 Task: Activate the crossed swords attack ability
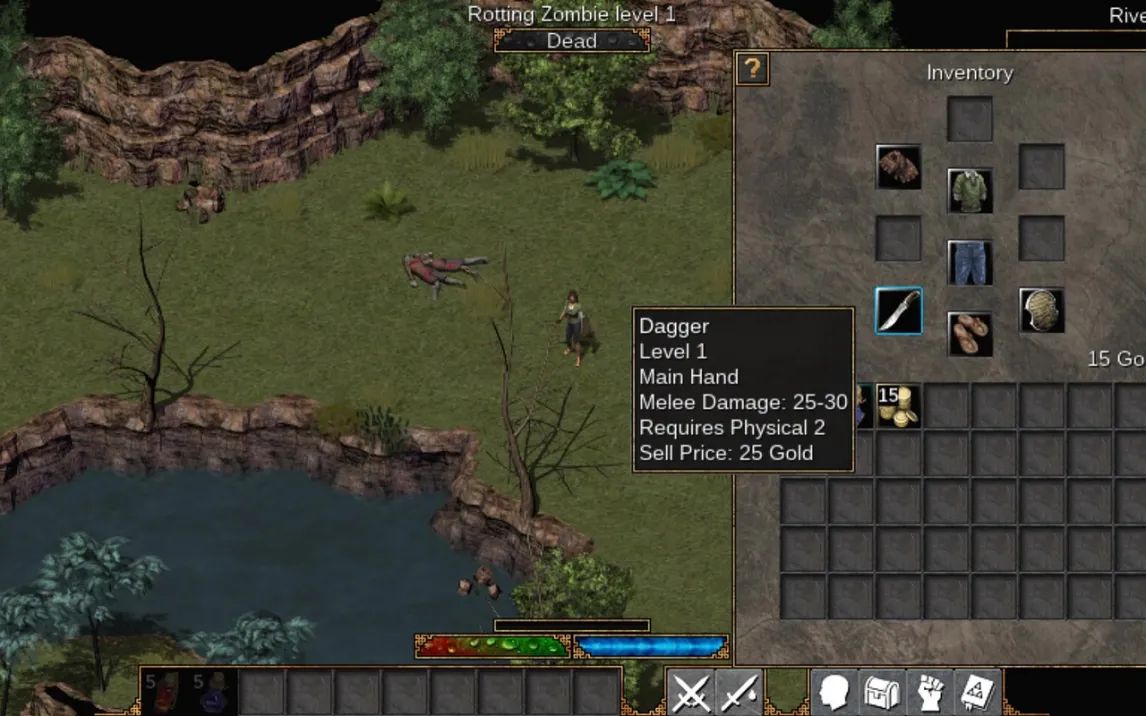691,691
